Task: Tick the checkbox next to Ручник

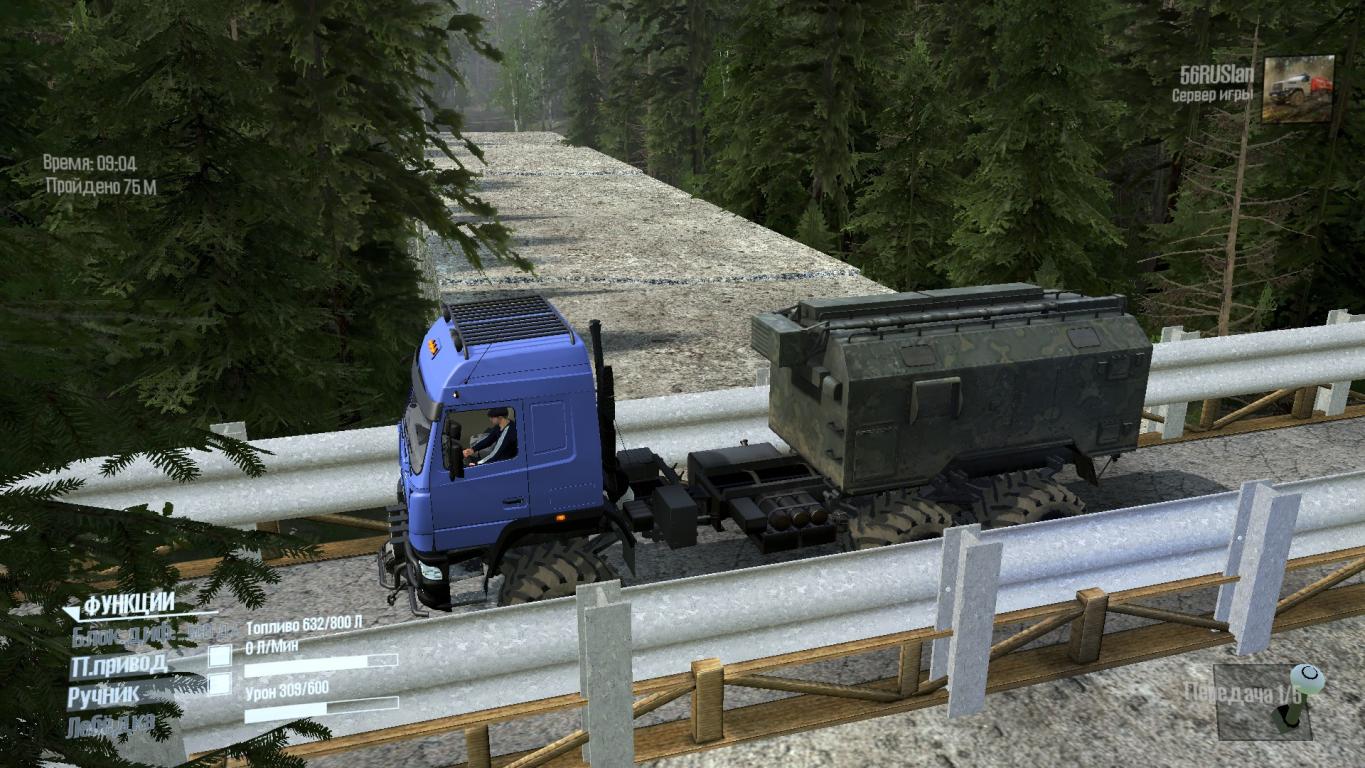Action: coord(219,685)
